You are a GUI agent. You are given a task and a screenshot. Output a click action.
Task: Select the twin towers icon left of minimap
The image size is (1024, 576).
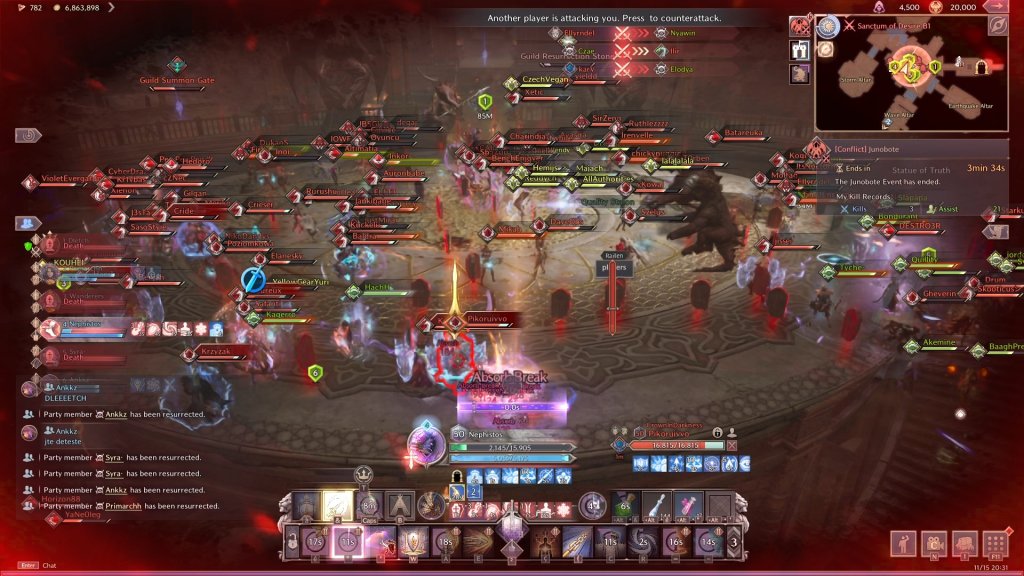click(x=800, y=50)
